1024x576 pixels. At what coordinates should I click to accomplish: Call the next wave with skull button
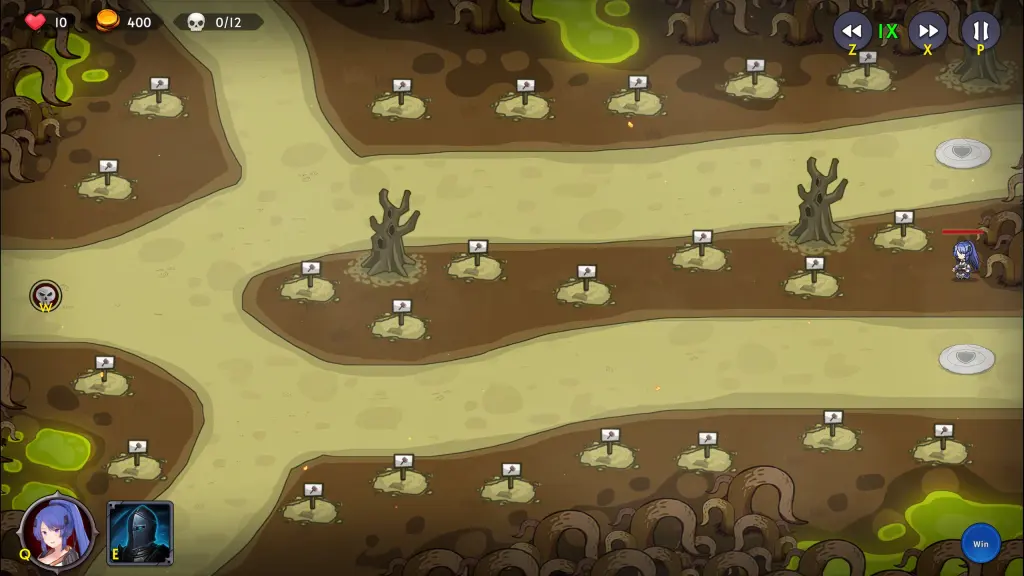[x=45, y=295]
